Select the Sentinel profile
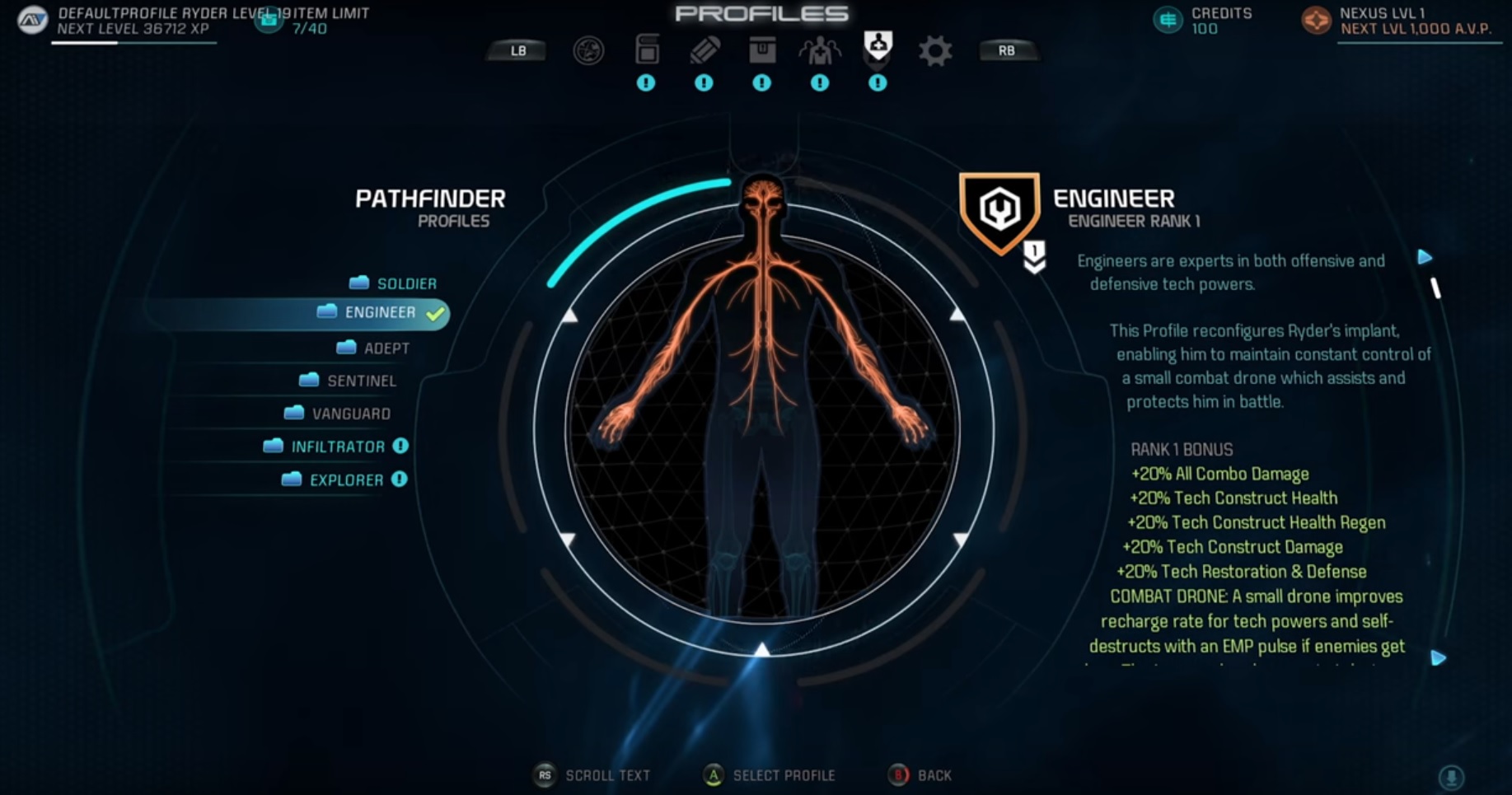Viewport: 1512px width, 795px height. (361, 381)
